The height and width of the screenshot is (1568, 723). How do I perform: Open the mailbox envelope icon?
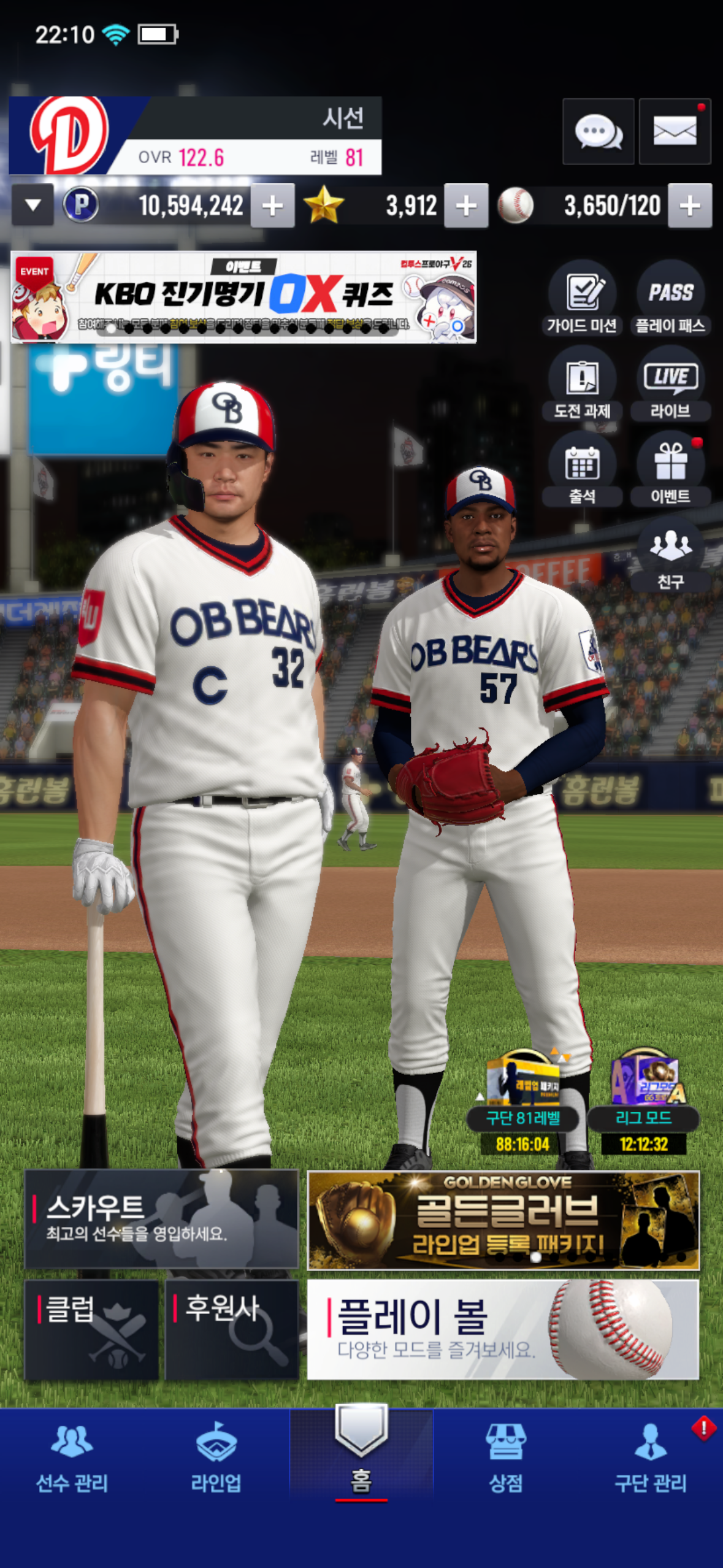(x=675, y=131)
